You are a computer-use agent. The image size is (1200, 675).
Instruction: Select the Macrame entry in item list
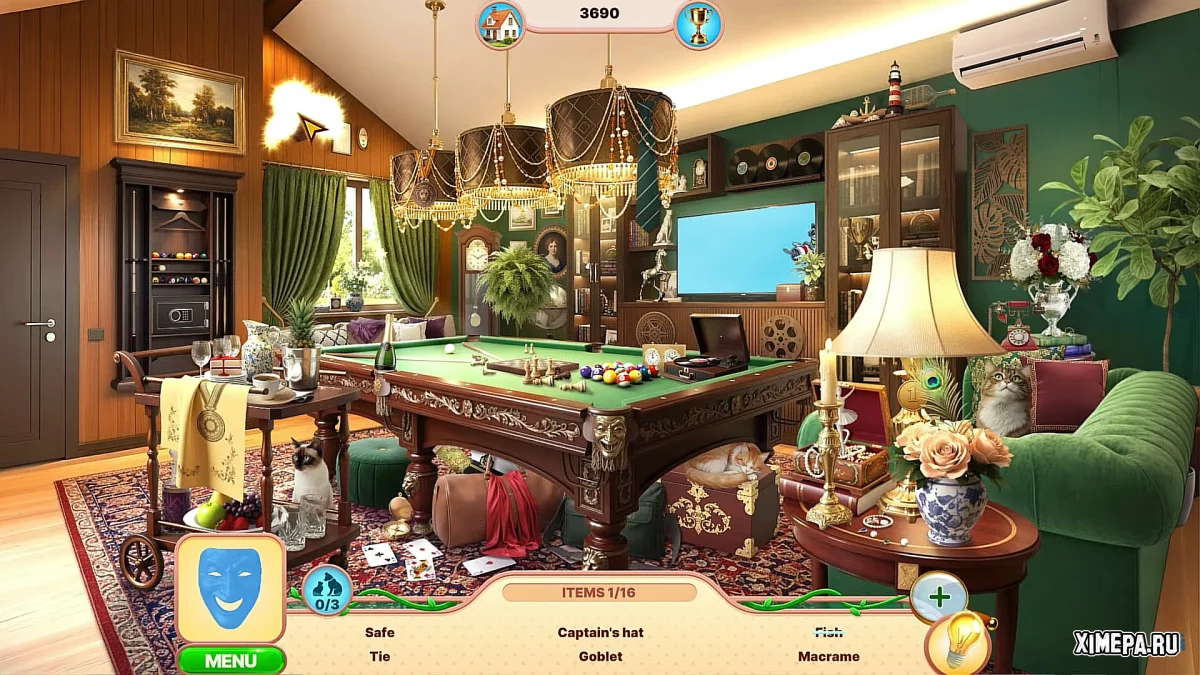828,657
